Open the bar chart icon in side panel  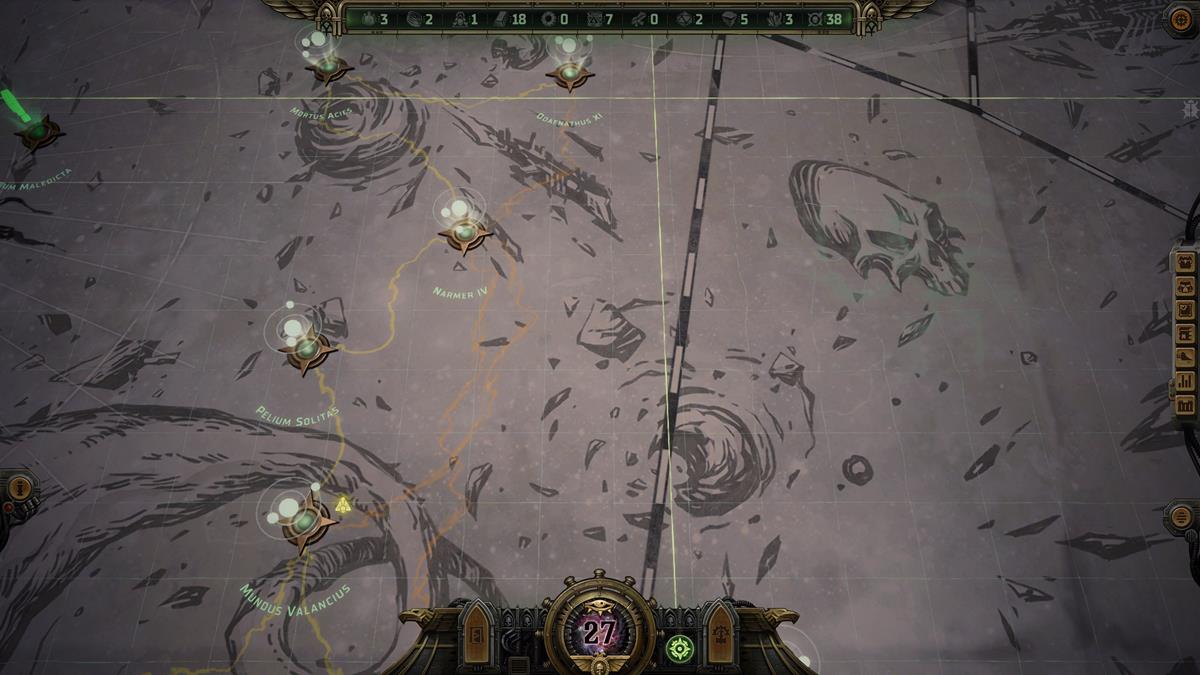click(1185, 381)
